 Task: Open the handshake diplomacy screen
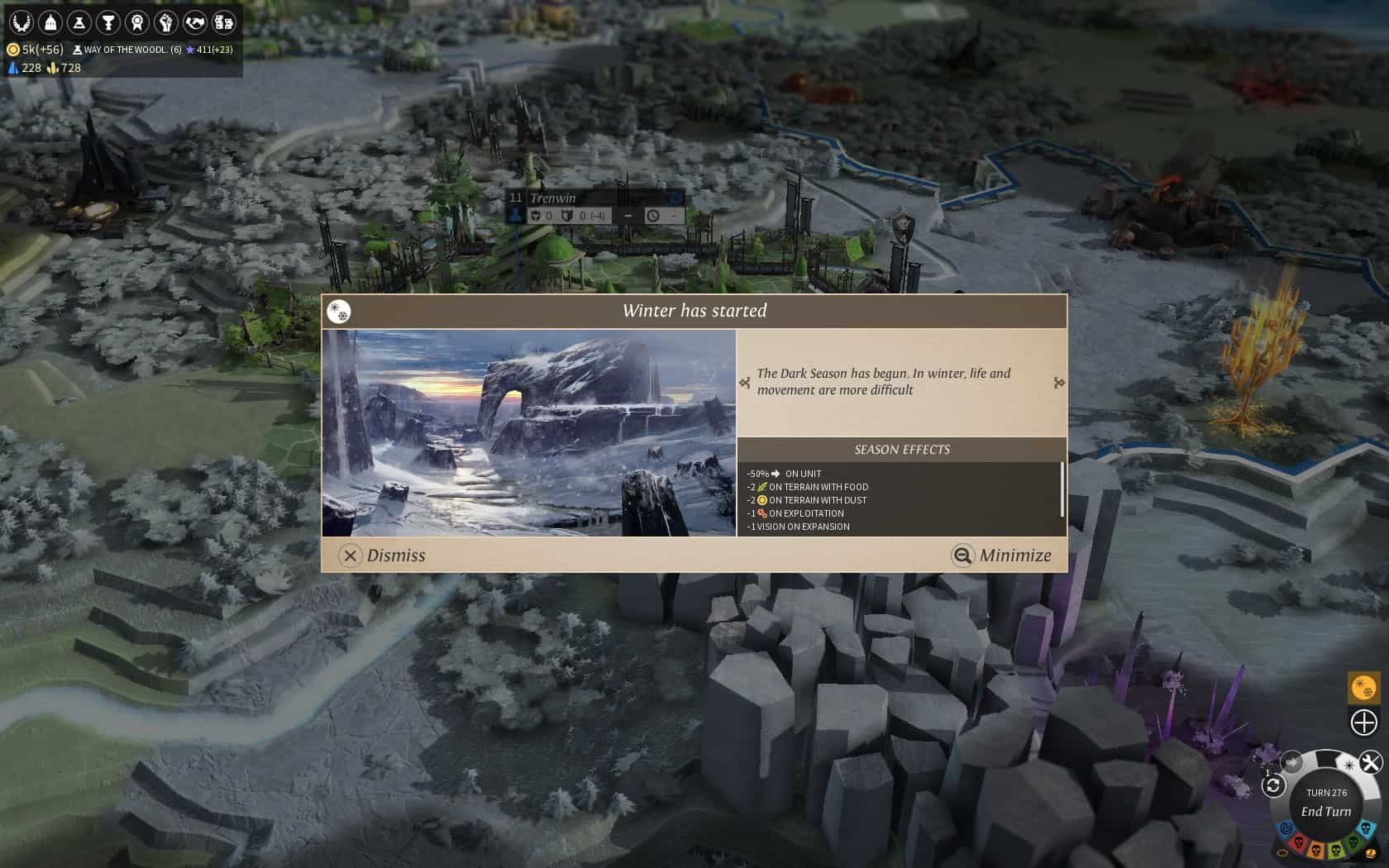coord(194,21)
